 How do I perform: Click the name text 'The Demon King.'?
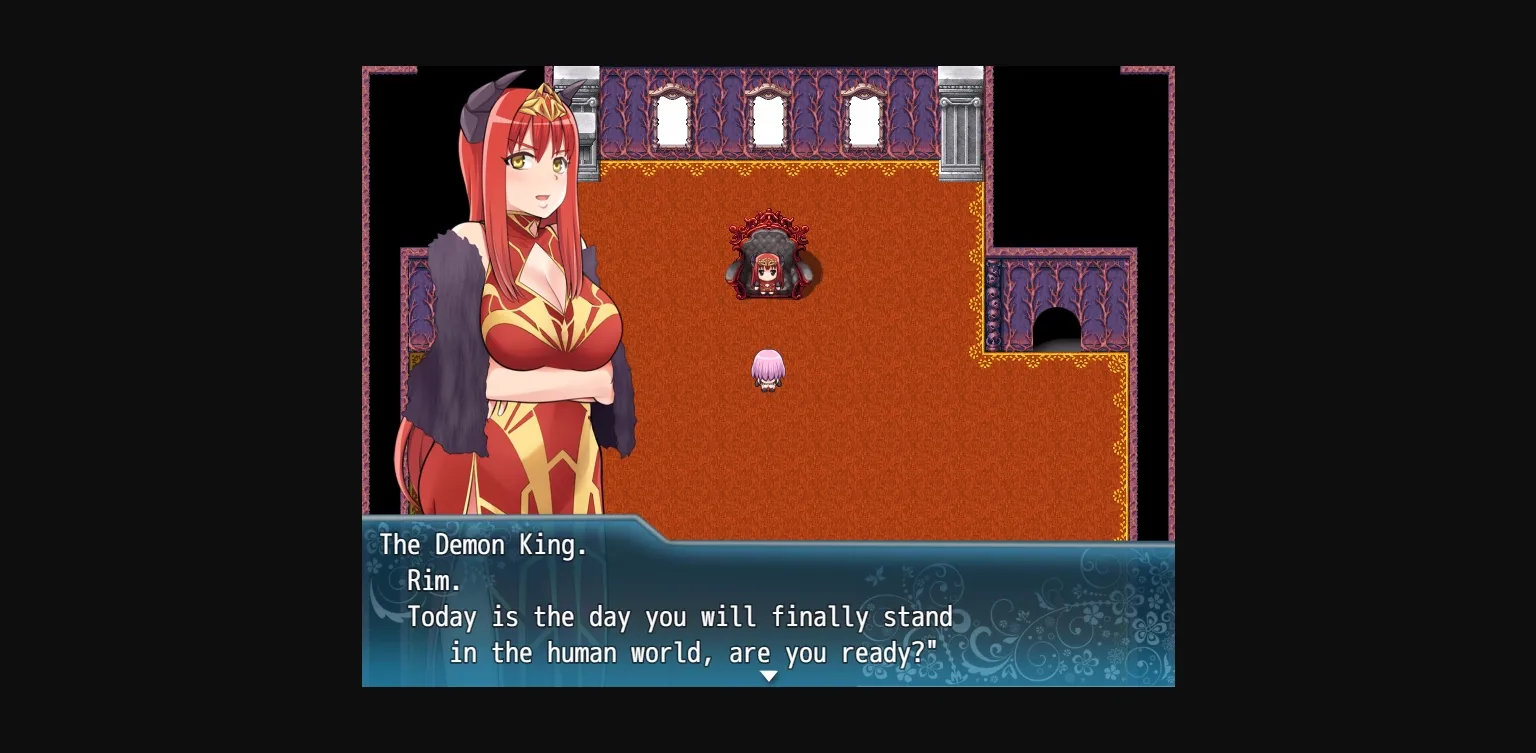click(x=485, y=545)
